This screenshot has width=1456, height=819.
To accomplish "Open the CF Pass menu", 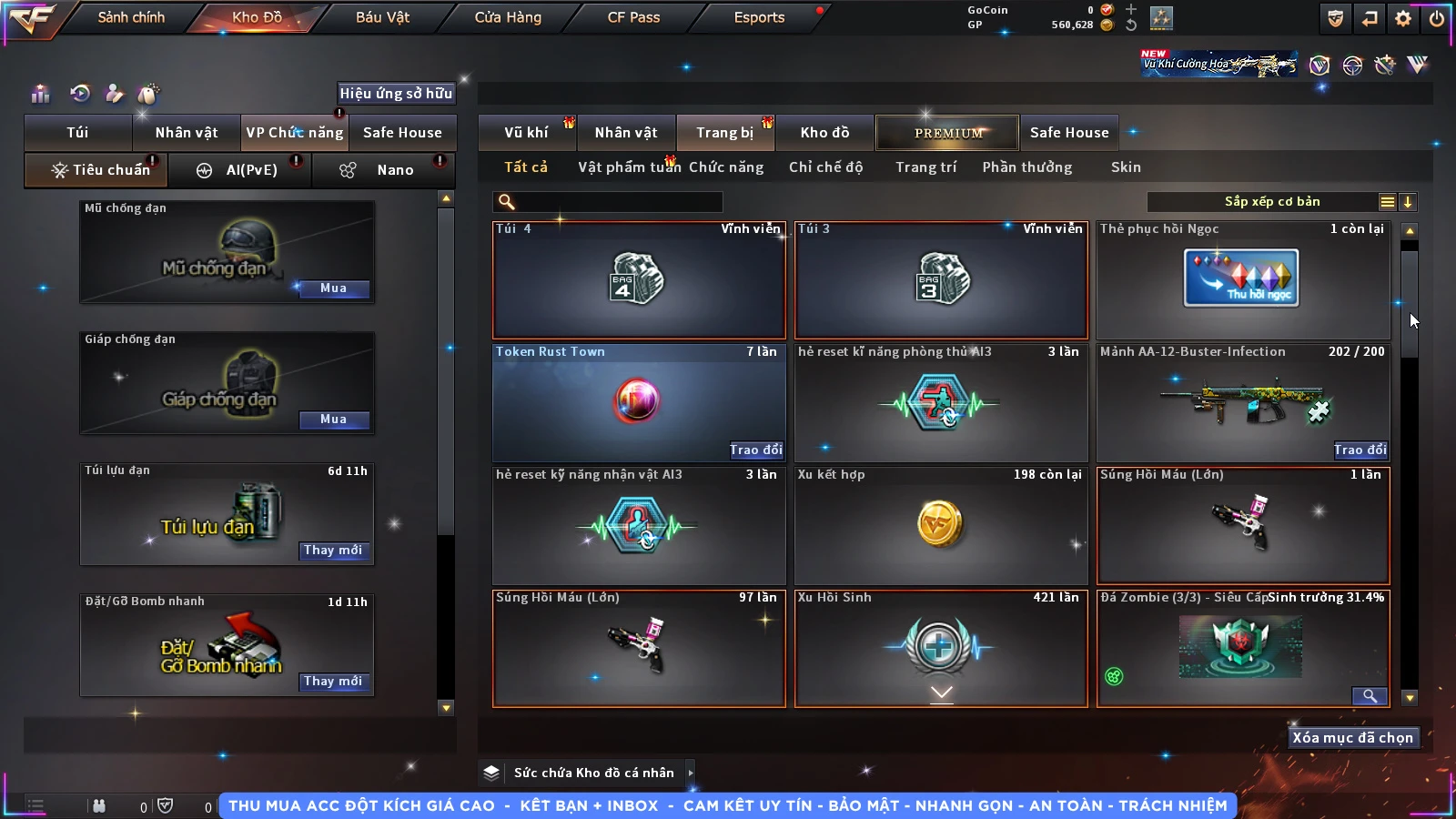I will tap(633, 17).
